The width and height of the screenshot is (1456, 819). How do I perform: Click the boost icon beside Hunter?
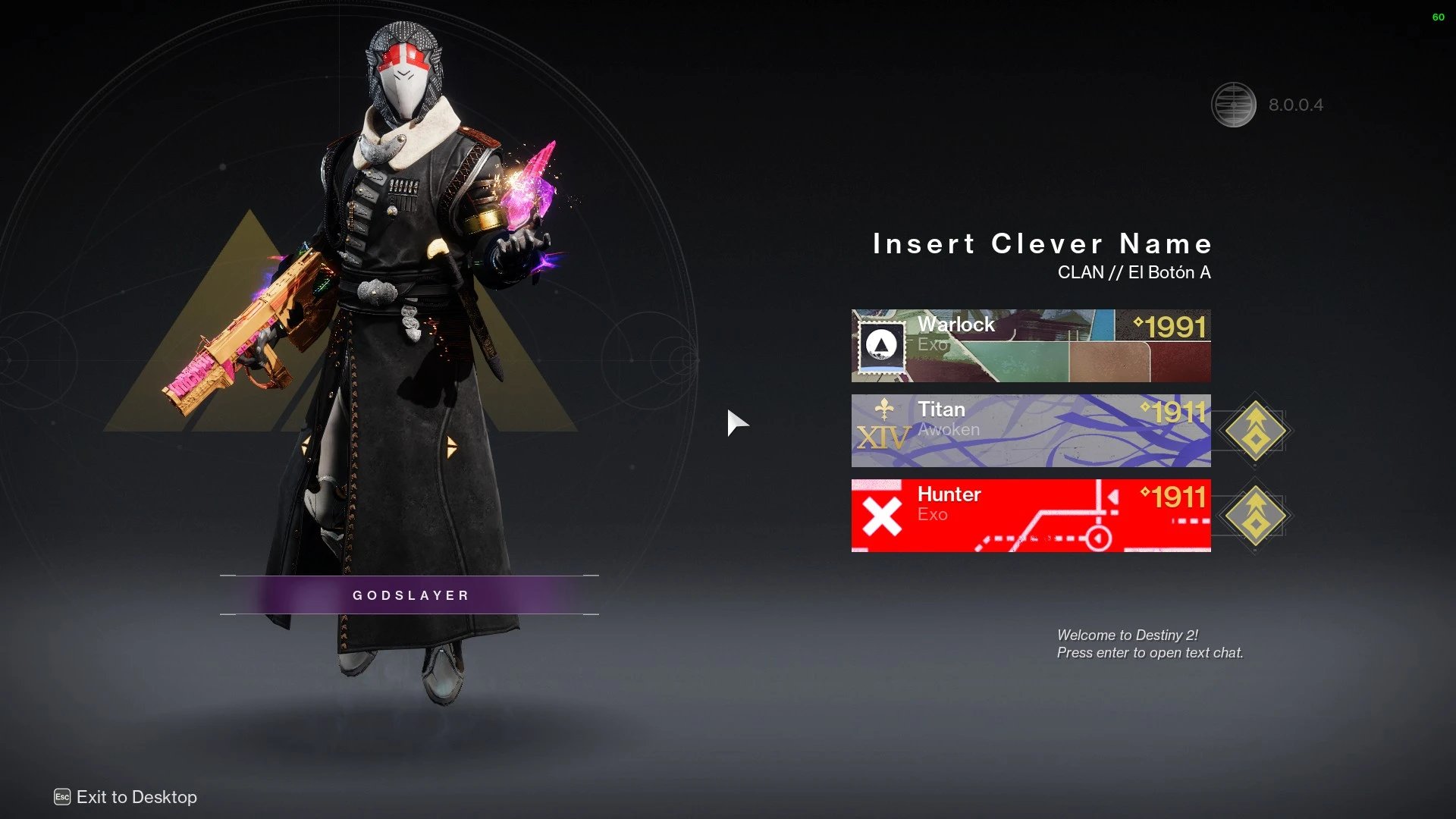pyautogui.click(x=1255, y=516)
